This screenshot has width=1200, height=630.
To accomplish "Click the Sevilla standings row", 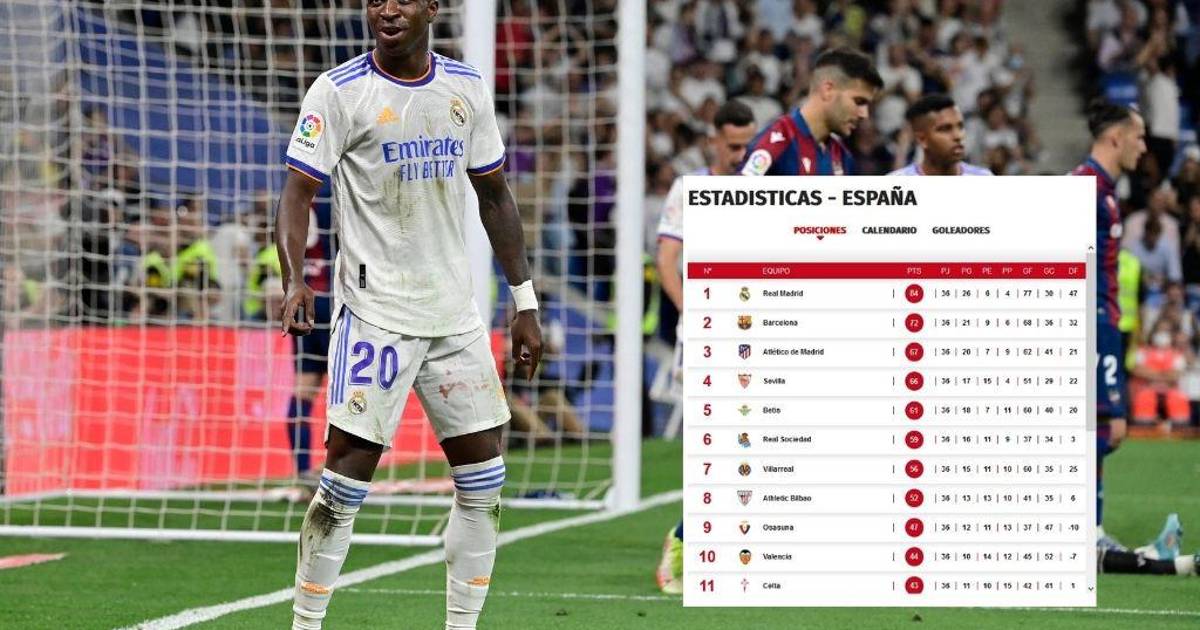I will point(774,381).
